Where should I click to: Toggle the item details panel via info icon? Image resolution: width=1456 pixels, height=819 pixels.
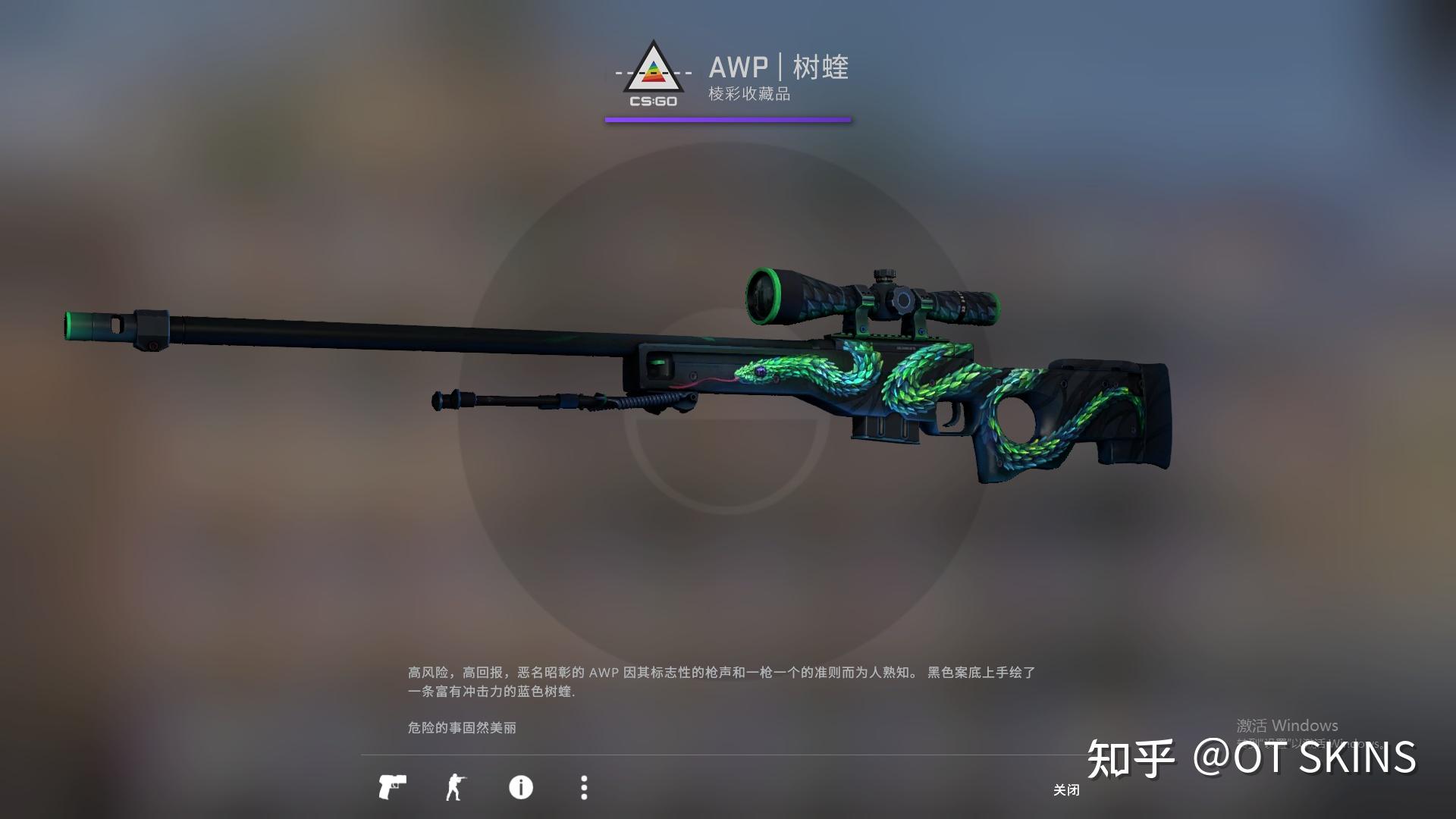[520, 789]
